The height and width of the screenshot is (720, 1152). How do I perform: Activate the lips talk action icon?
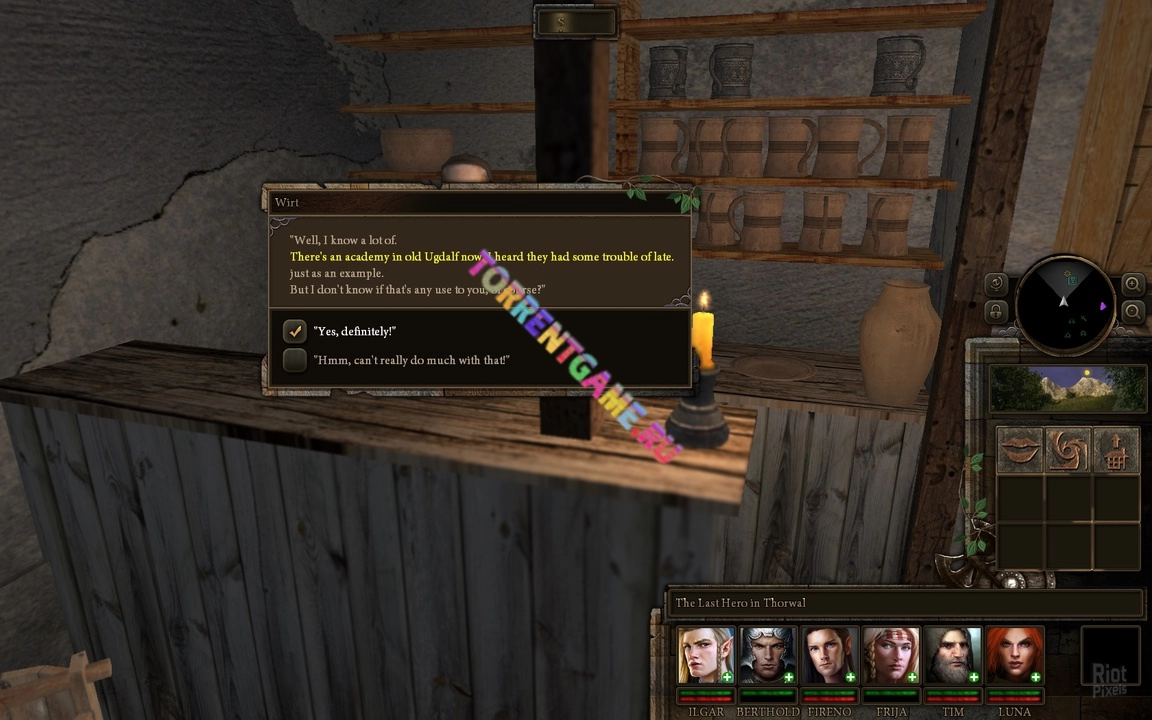(x=1019, y=450)
